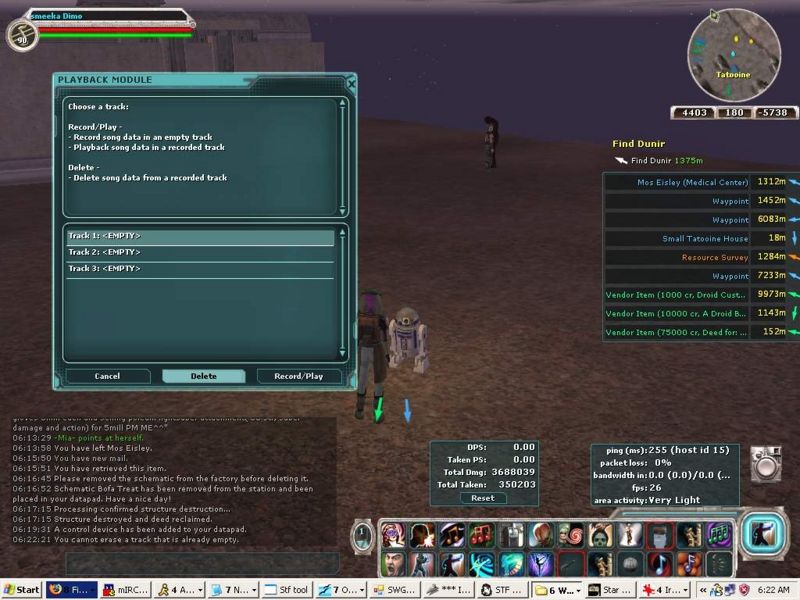Reset the damage meter

pos(483,498)
